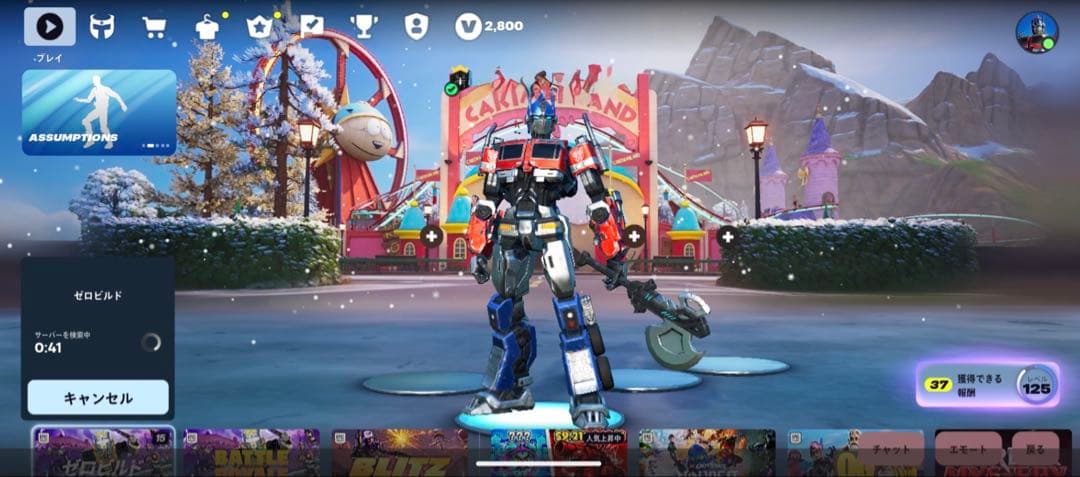This screenshot has height=477, width=1080.
Task: Open the エモート emote button
Action: point(968,449)
